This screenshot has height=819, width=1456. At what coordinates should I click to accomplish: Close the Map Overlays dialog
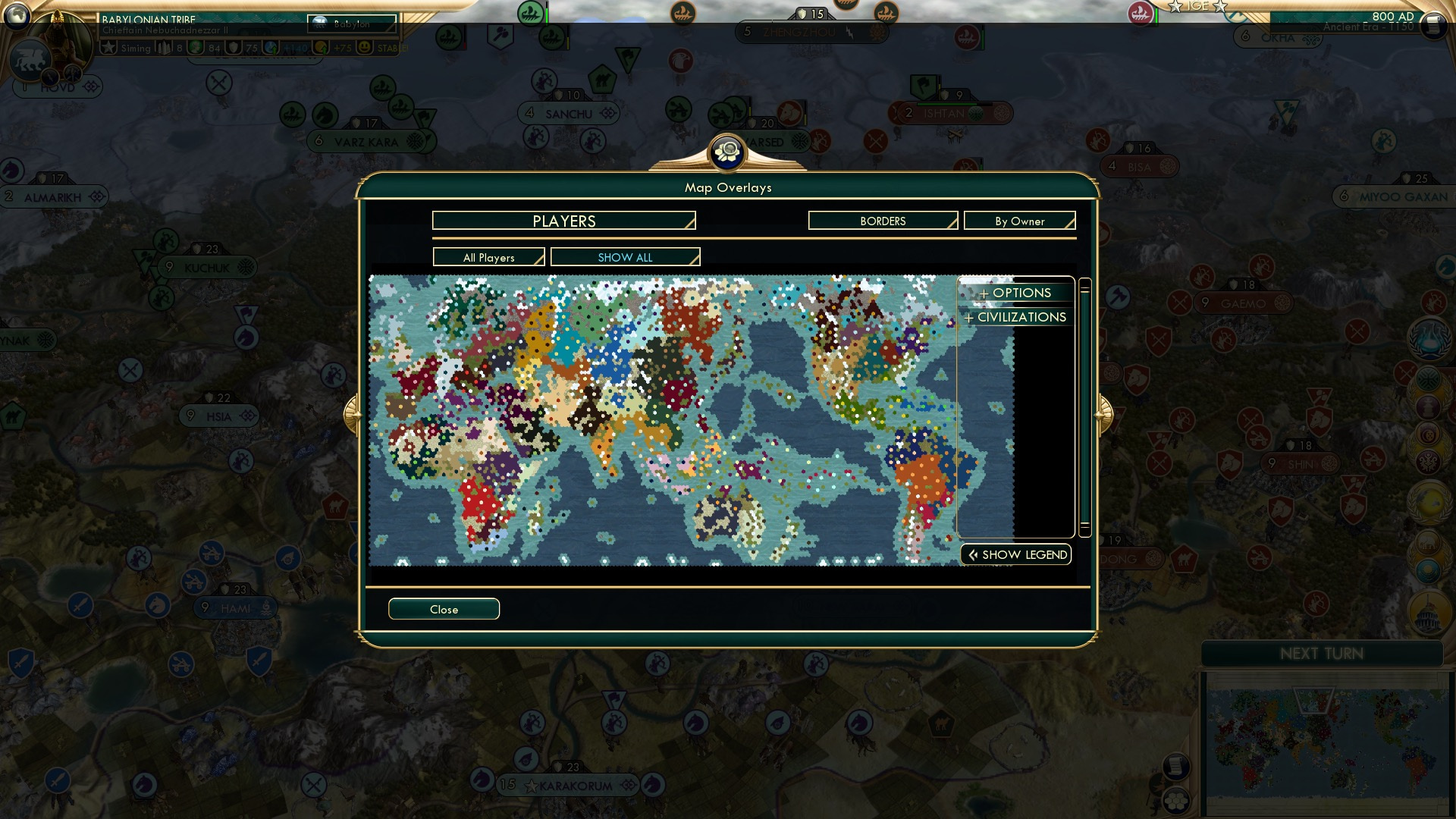[x=444, y=609]
